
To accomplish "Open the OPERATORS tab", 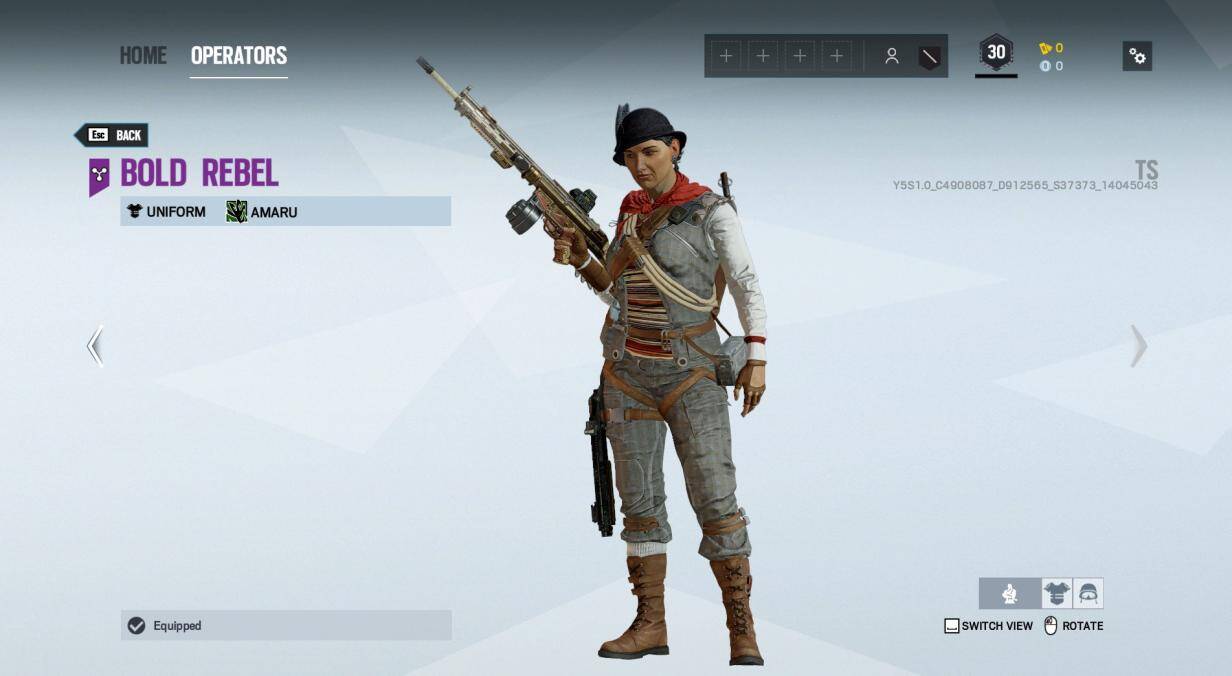I will click(x=239, y=55).
